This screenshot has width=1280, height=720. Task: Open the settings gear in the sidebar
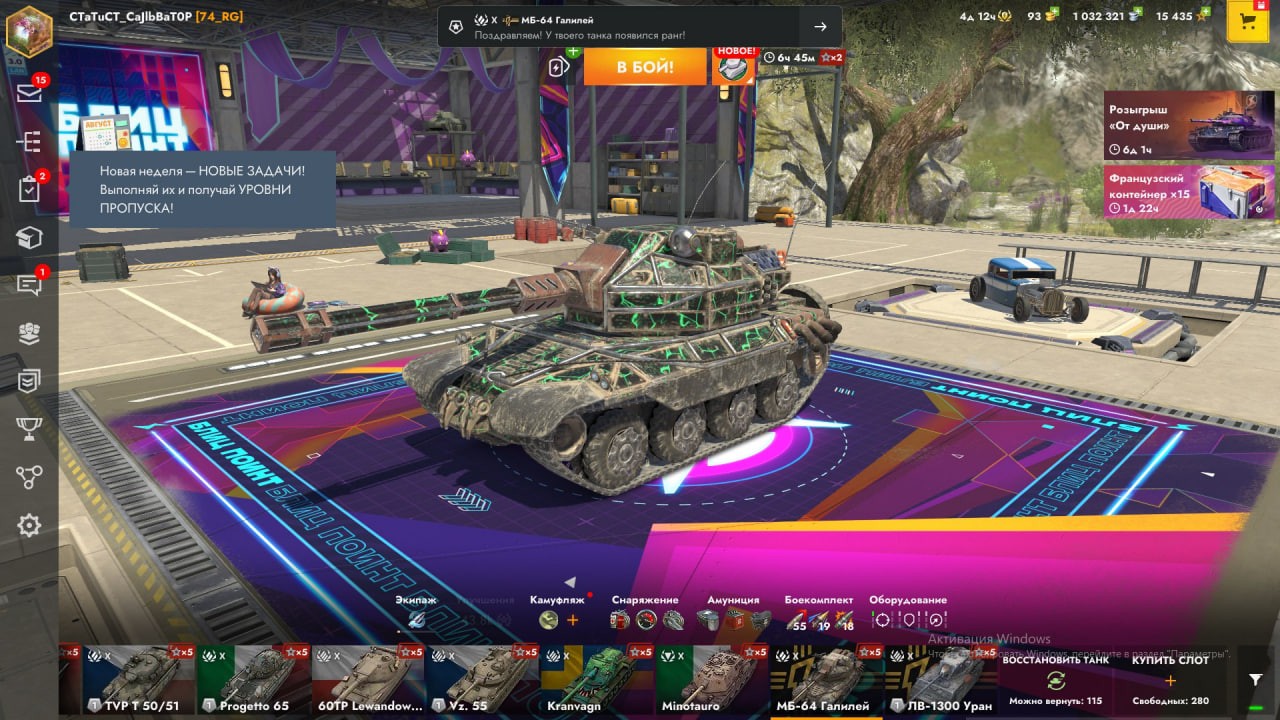point(29,525)
